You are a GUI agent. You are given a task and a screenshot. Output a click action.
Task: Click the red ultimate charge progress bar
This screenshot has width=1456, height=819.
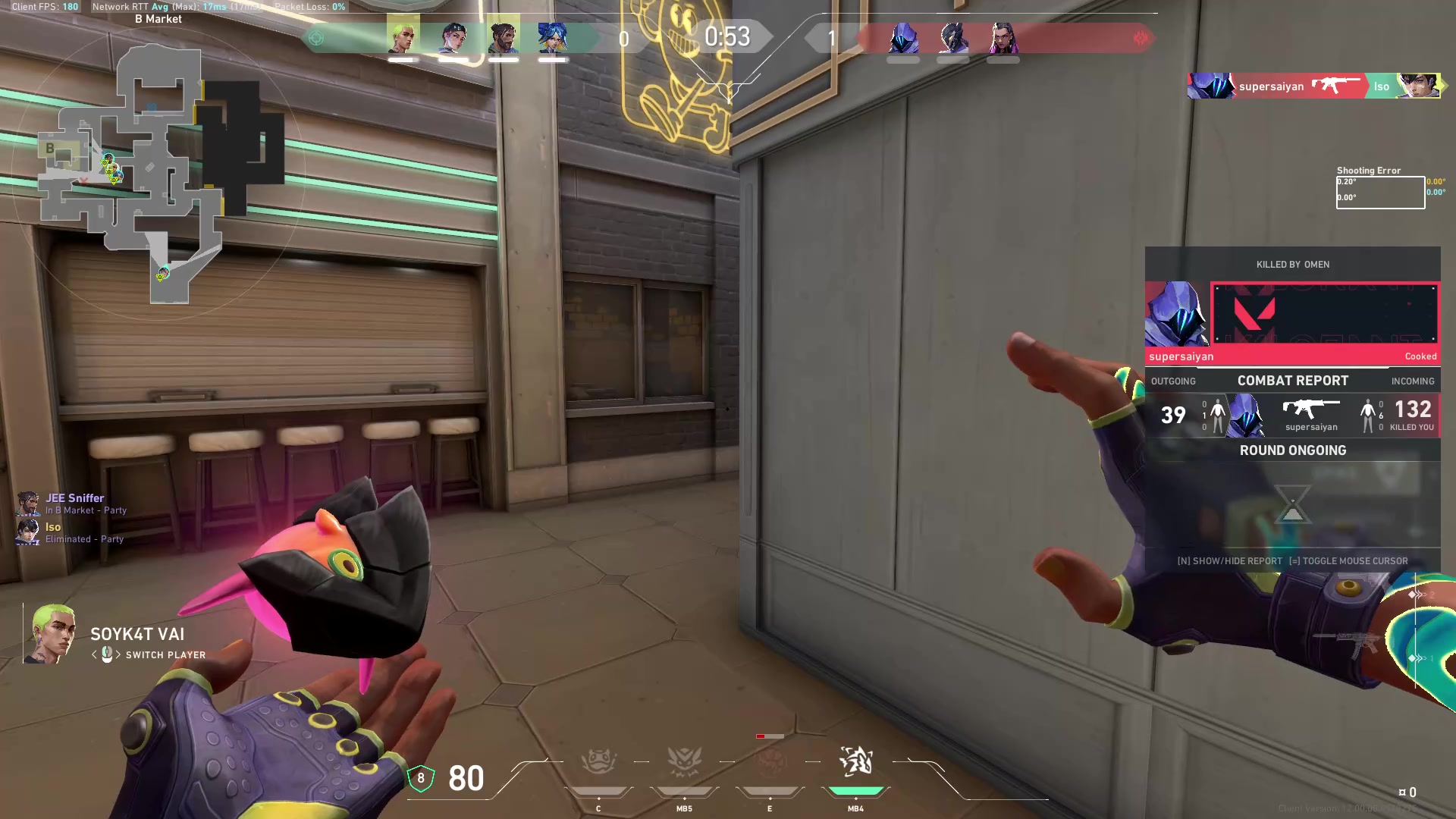point(769,736)
